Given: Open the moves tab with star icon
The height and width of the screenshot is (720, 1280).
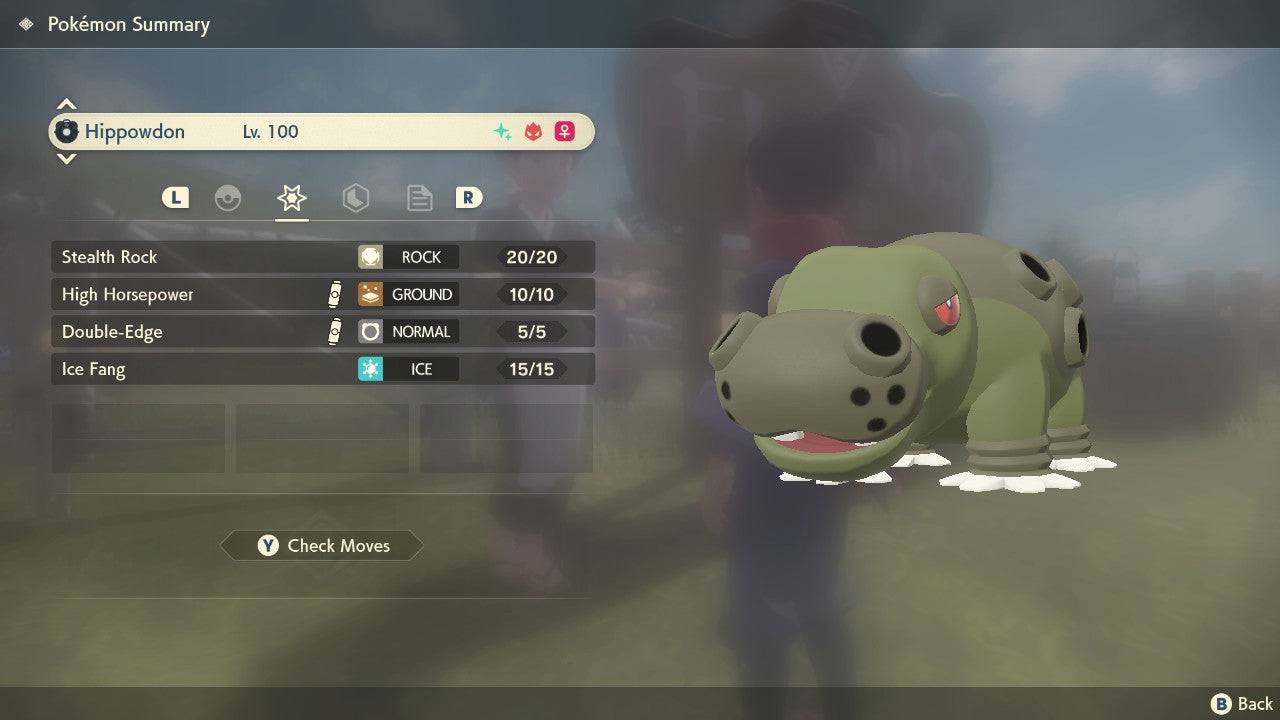Looking at the screenshot, I should pos(291,198).
